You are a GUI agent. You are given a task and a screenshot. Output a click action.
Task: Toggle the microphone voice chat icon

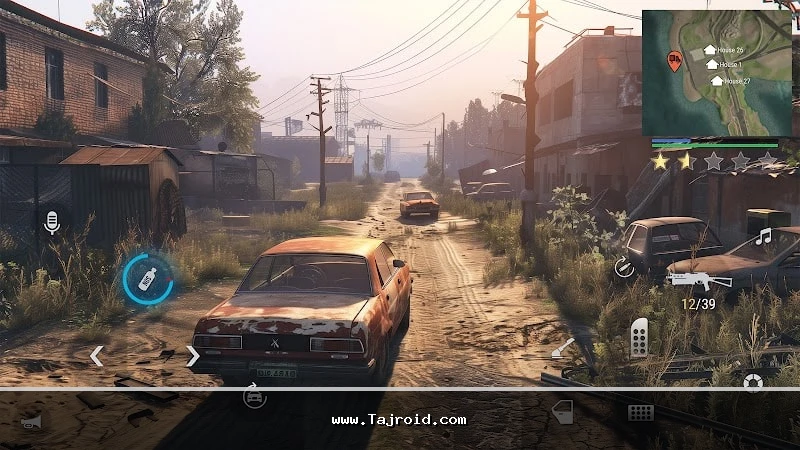52,222
